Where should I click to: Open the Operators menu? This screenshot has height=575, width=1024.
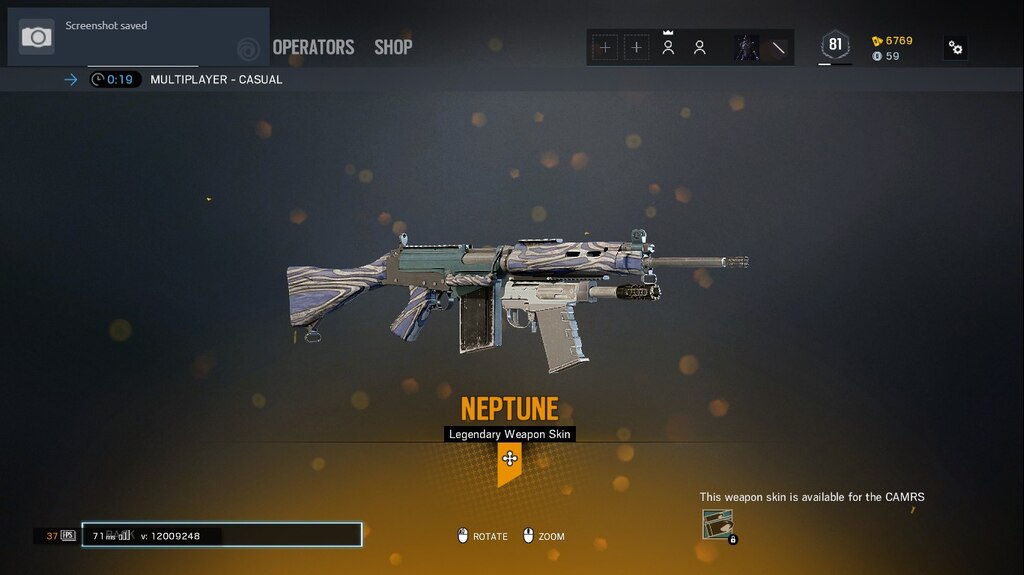(313, 47)
